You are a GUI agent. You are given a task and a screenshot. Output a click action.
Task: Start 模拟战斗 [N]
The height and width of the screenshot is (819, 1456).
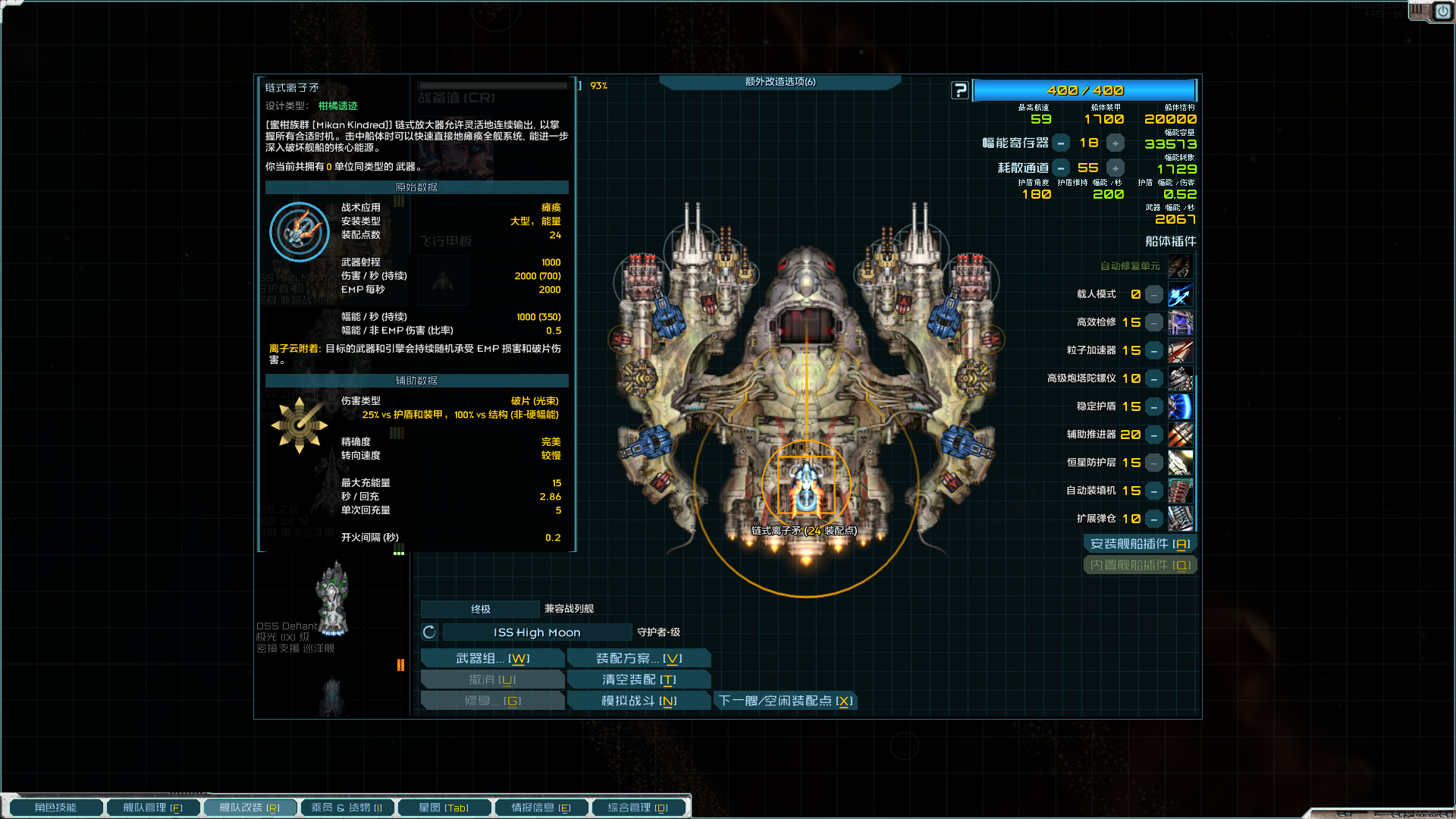(x=639, y=700)
